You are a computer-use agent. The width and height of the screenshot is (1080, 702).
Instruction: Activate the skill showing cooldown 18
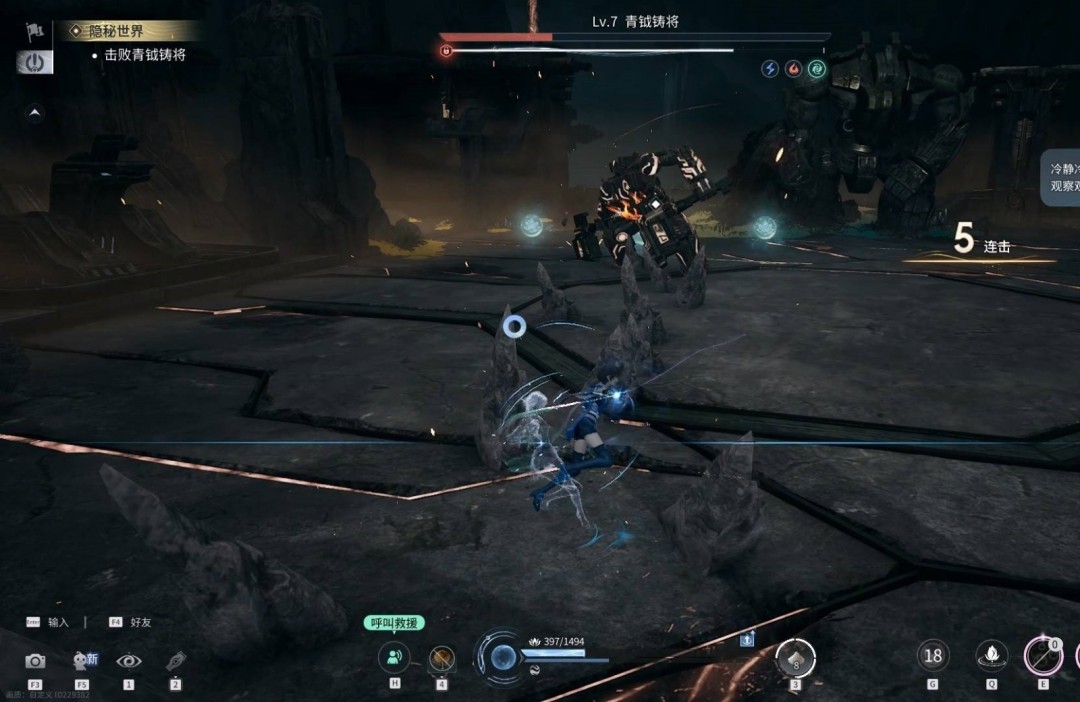coord(933,656)
